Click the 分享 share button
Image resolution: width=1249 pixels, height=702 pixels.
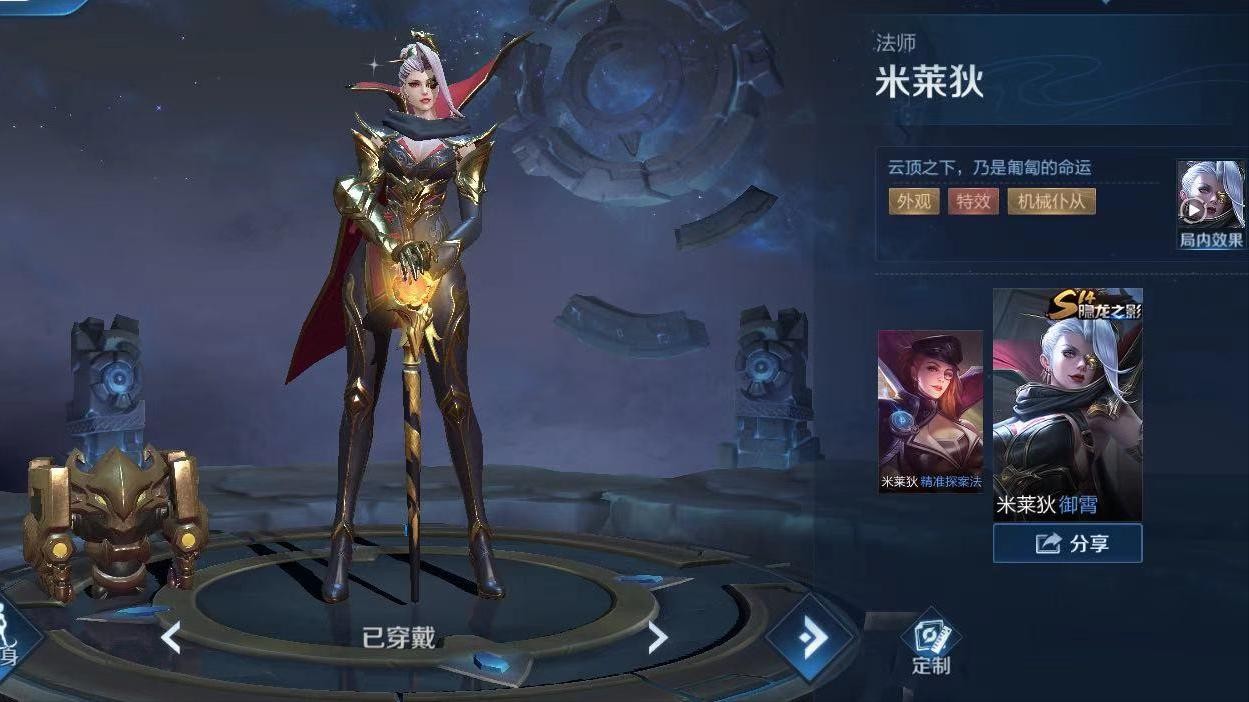tap(1067, 543)
